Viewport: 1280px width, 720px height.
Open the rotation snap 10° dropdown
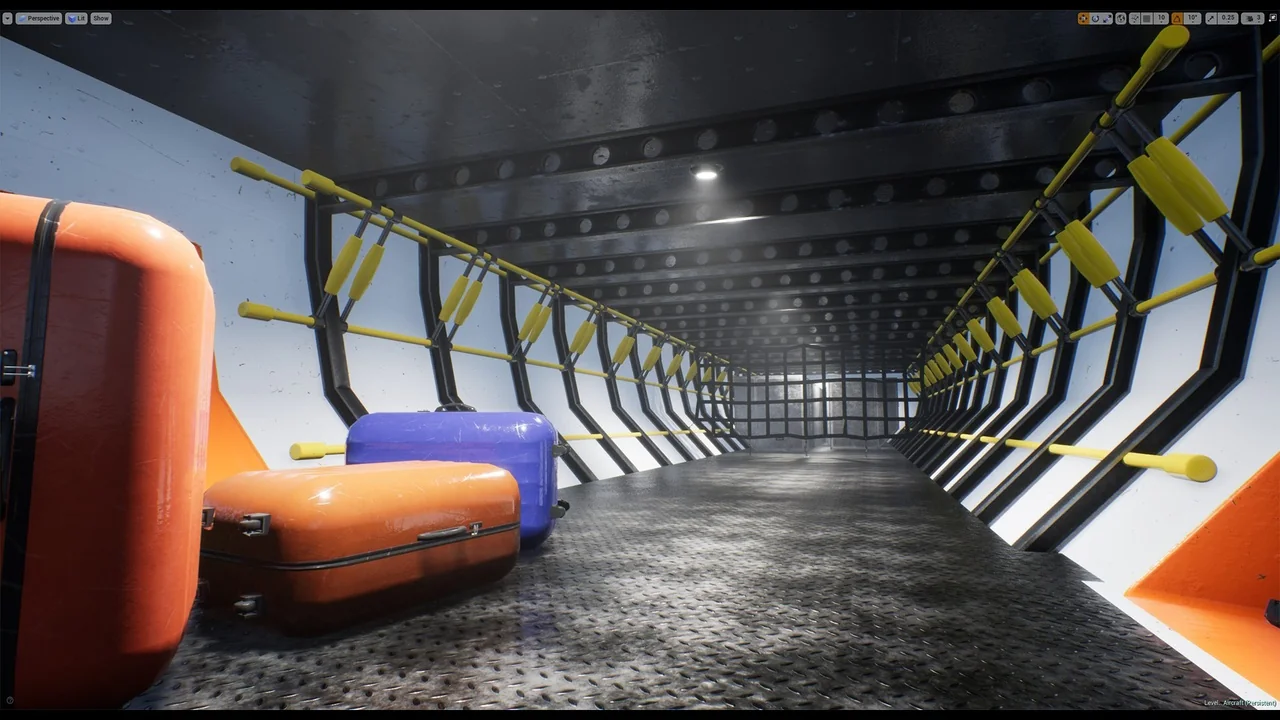coord(1192,18)
